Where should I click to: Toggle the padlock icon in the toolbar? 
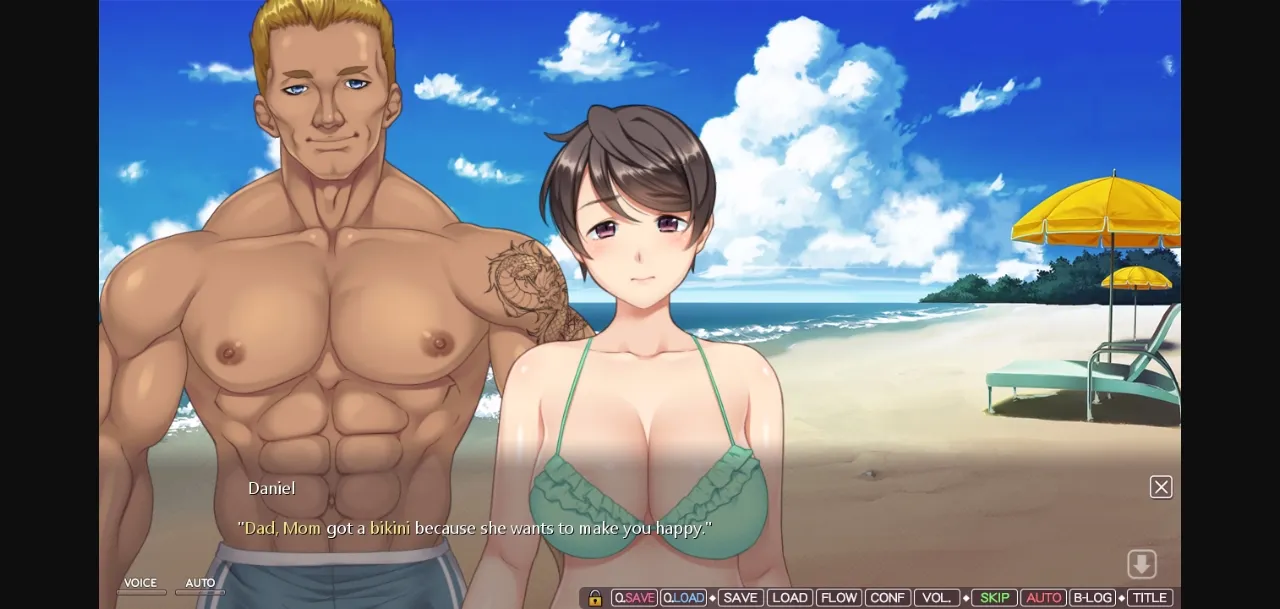tap(595, 598)
